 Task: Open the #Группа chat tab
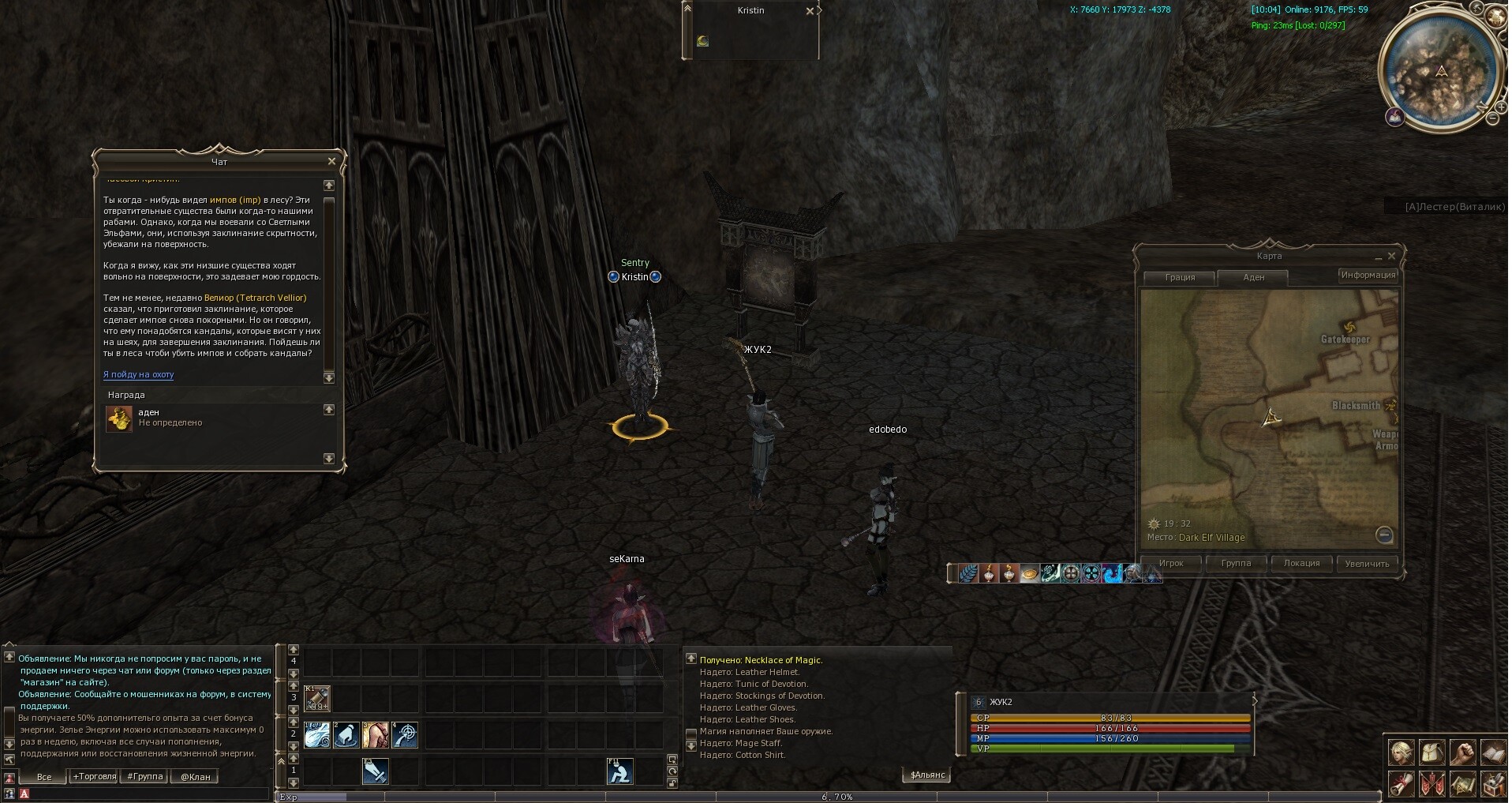click(x=145, y=777)
